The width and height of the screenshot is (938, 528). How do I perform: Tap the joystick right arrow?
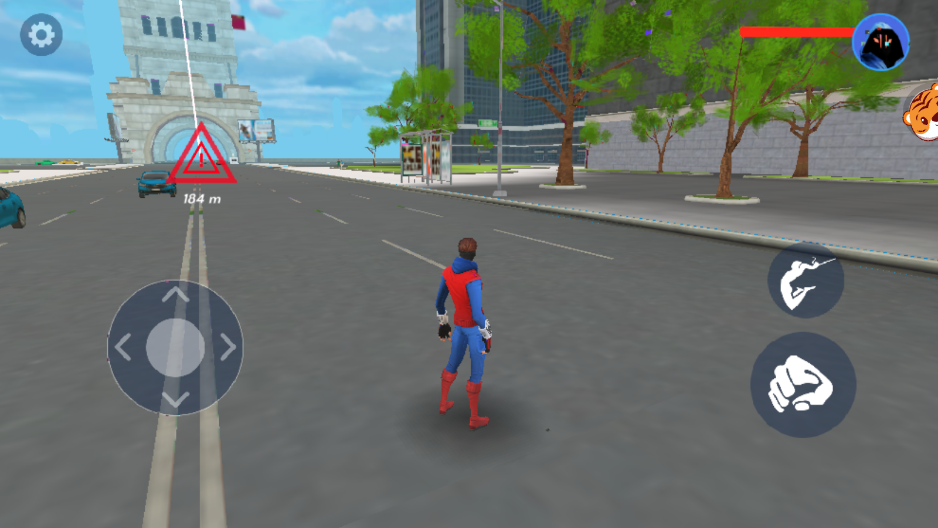point(228,348)
